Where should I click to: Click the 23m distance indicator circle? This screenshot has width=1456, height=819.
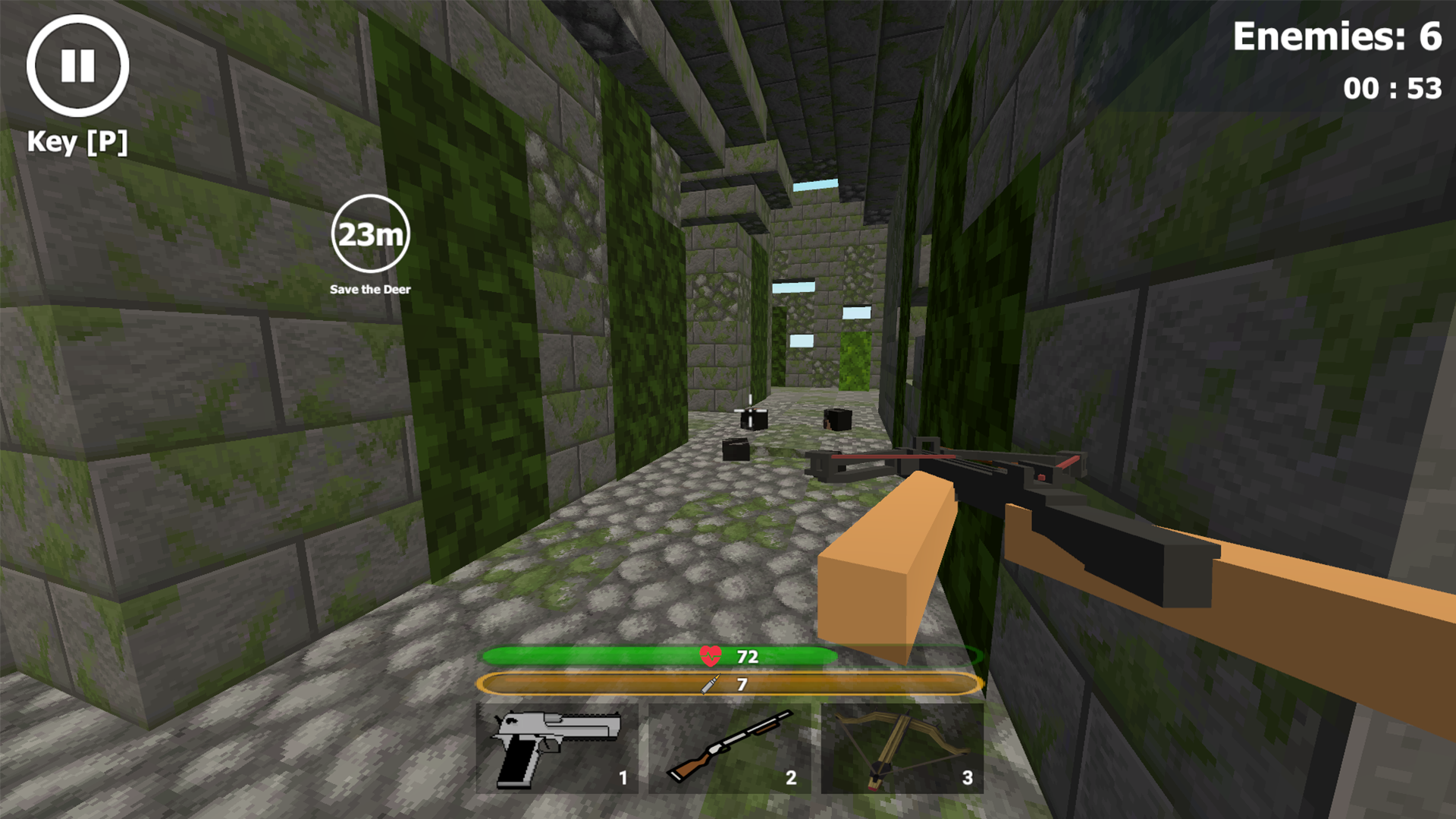tap(369, 235)
